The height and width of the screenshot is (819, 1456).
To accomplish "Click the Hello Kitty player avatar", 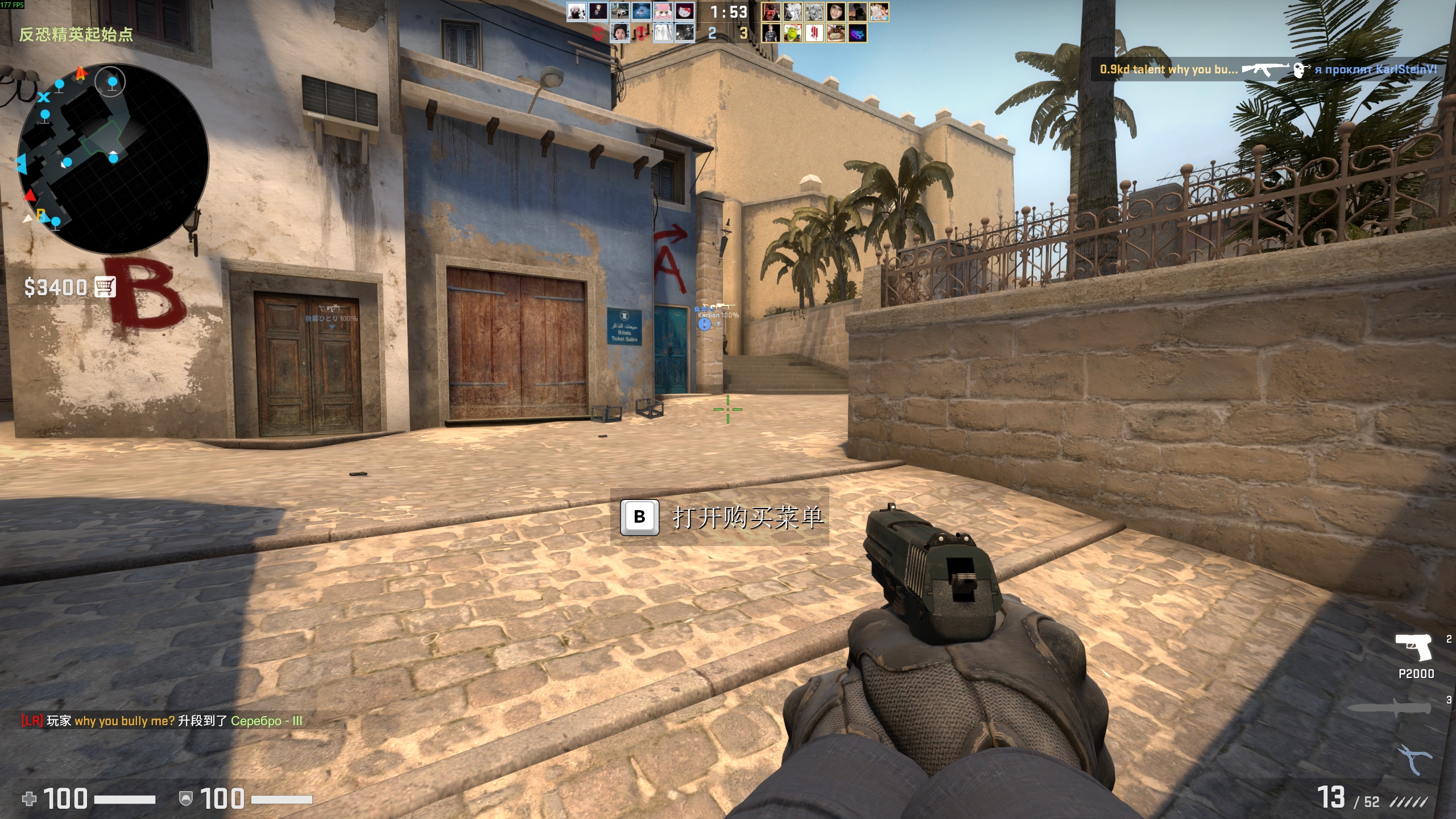I will tap(684, 11).
